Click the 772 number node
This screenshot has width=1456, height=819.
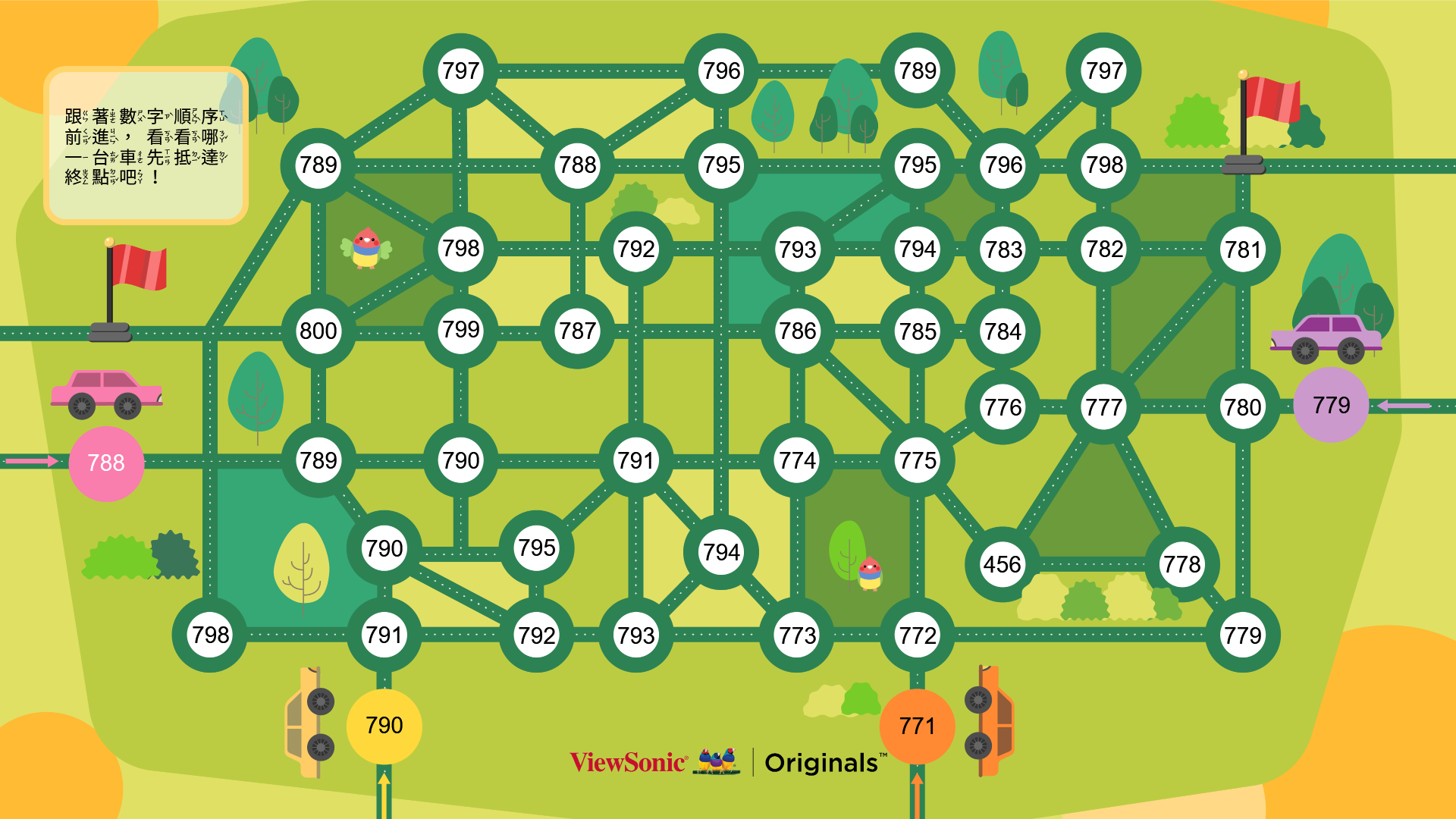[918, 635]
